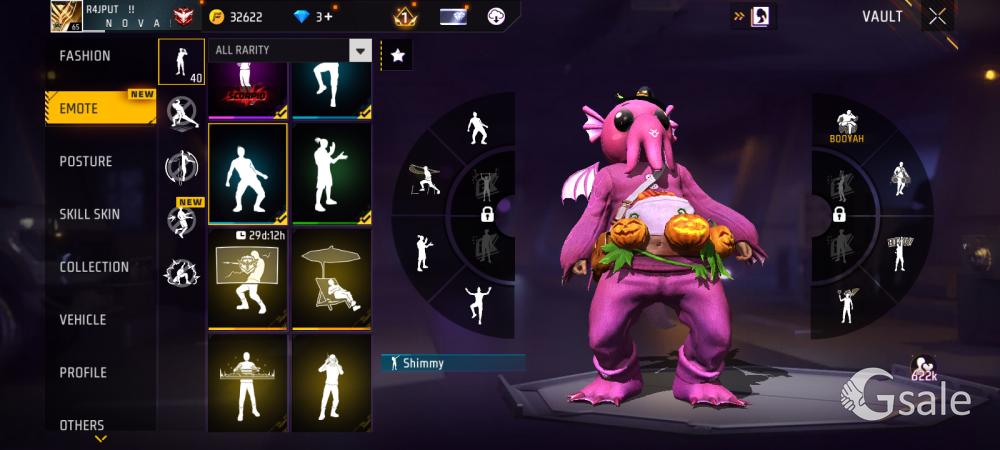Open the Skill Skin section
The width and height of the screenshot is (1000, 450).
pyautogui.click(x=91, y=214)
